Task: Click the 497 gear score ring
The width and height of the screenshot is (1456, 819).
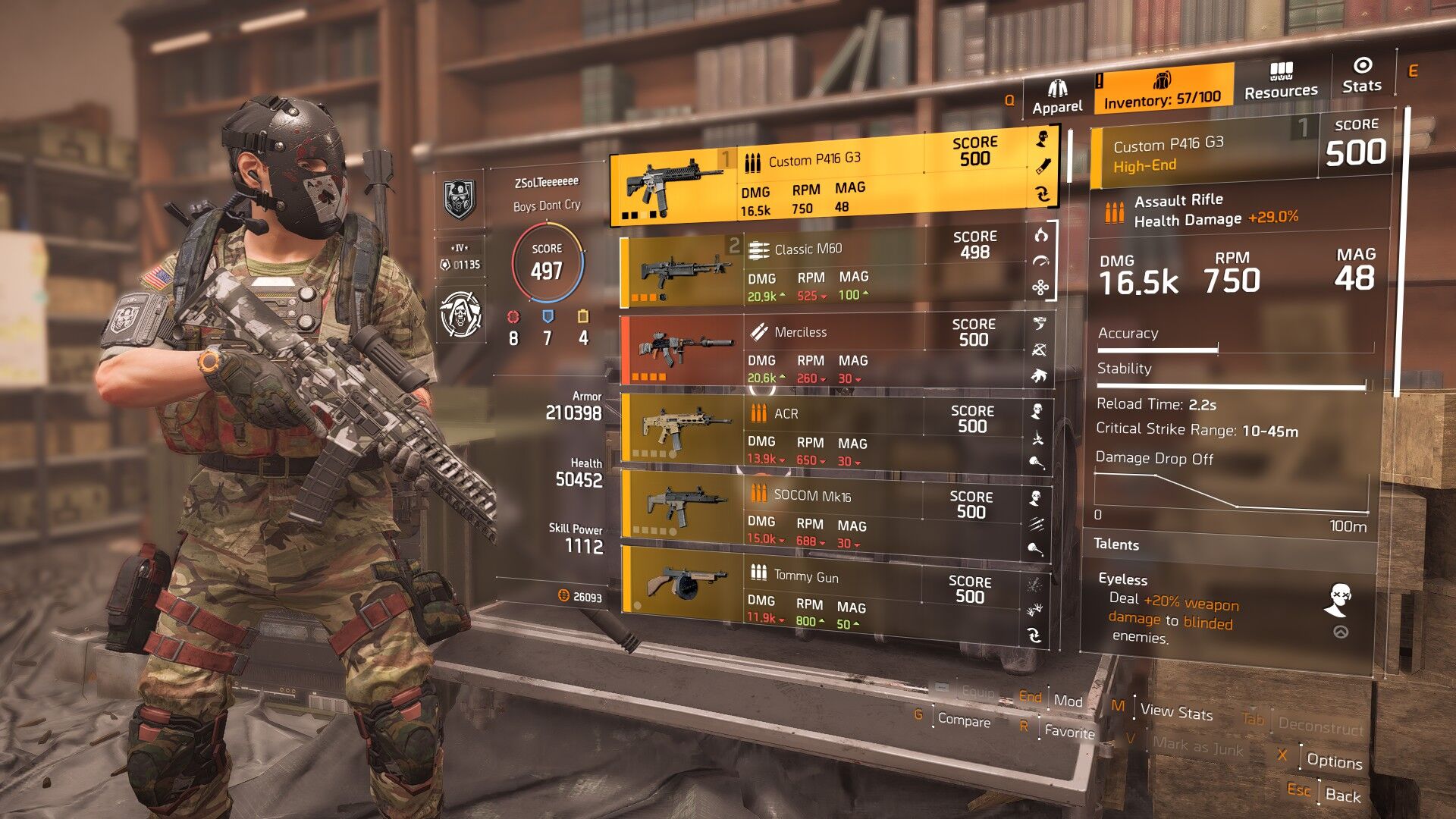Action: [547, 263]
